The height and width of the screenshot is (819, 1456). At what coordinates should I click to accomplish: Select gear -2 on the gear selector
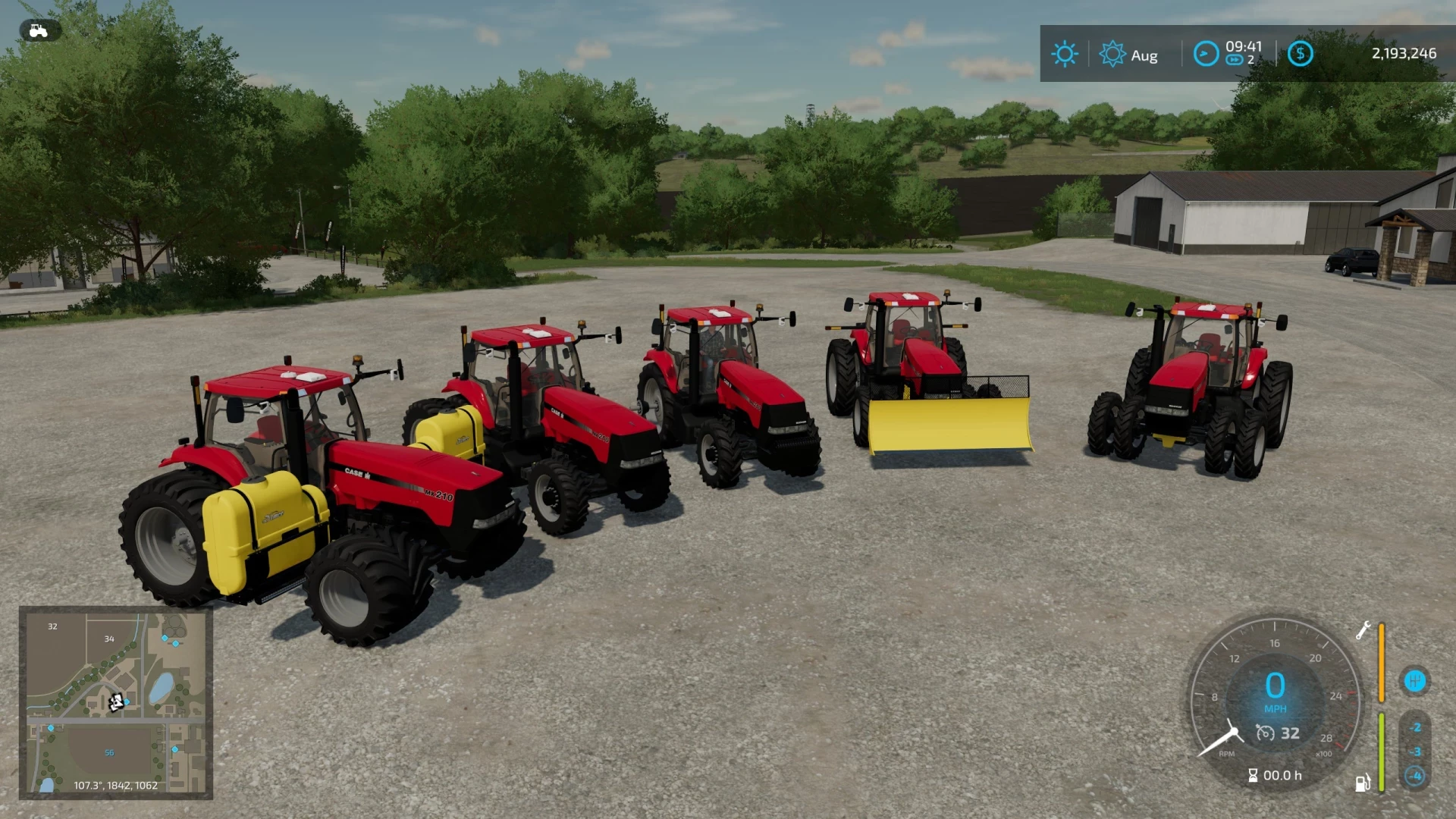point(1414,728)
